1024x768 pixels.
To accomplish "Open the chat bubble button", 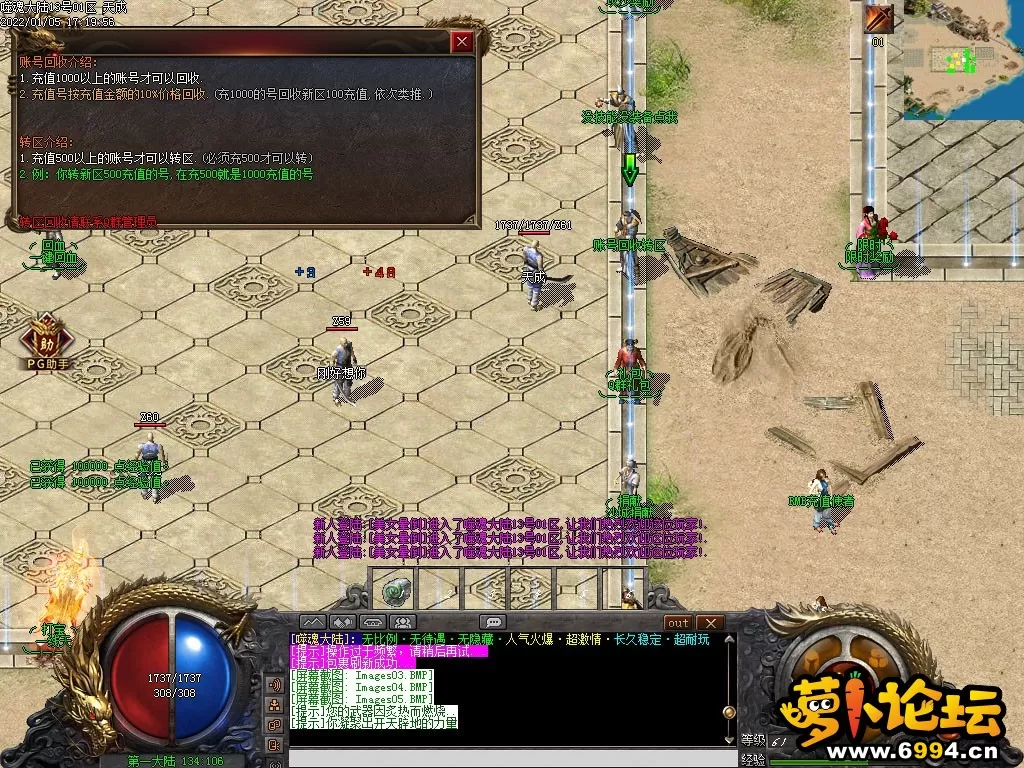I will [492, 622].
